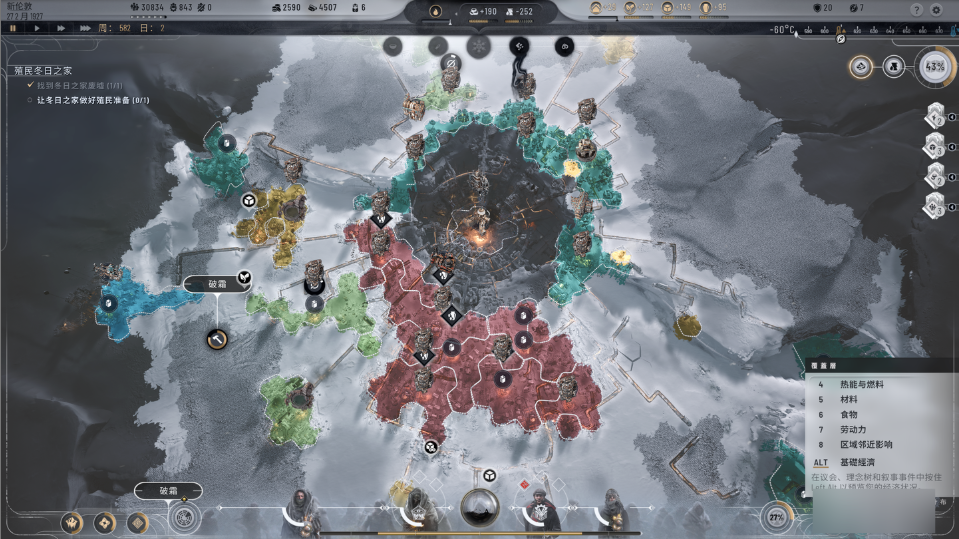Click the flame heat icon in top bar
This screenshot has height=539, width=959.
tap(436, 11)
